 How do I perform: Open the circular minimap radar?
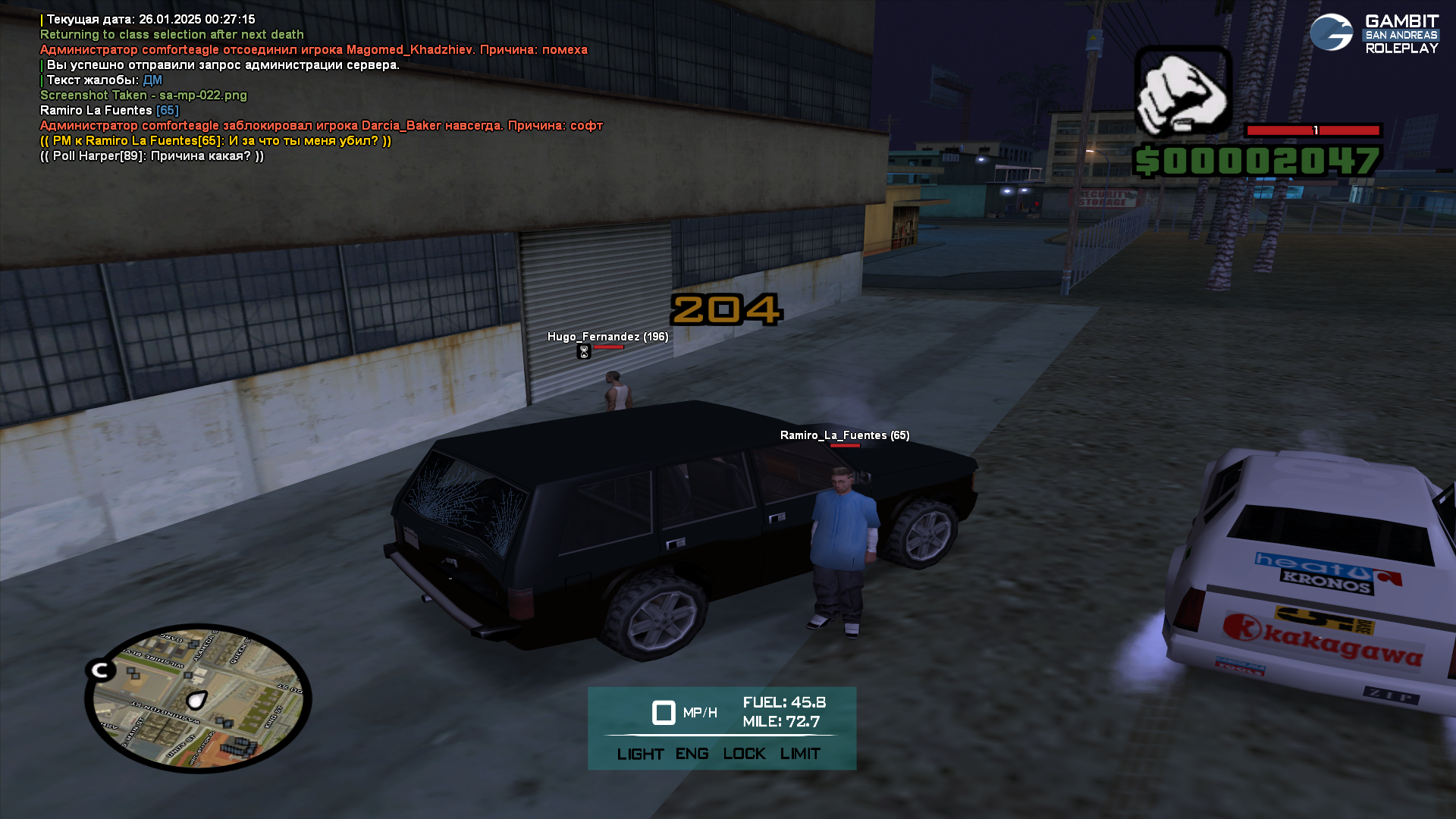click(x=199, y=698)
